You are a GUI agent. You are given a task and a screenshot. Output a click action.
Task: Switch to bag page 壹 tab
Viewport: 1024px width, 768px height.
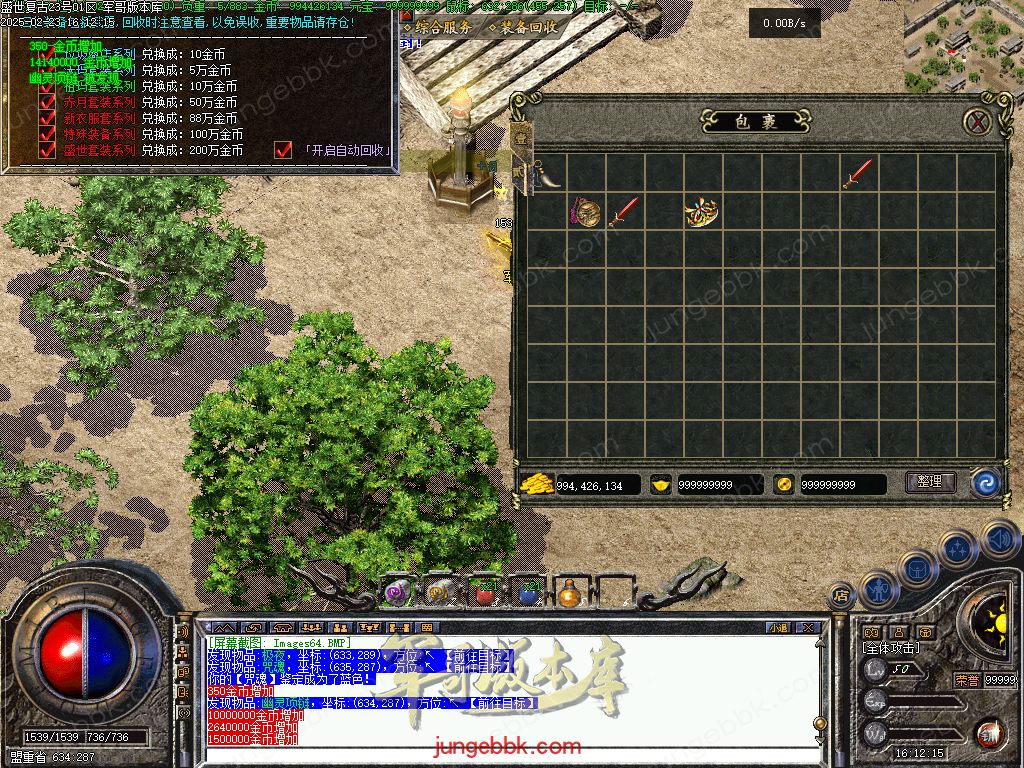[522, 140]
